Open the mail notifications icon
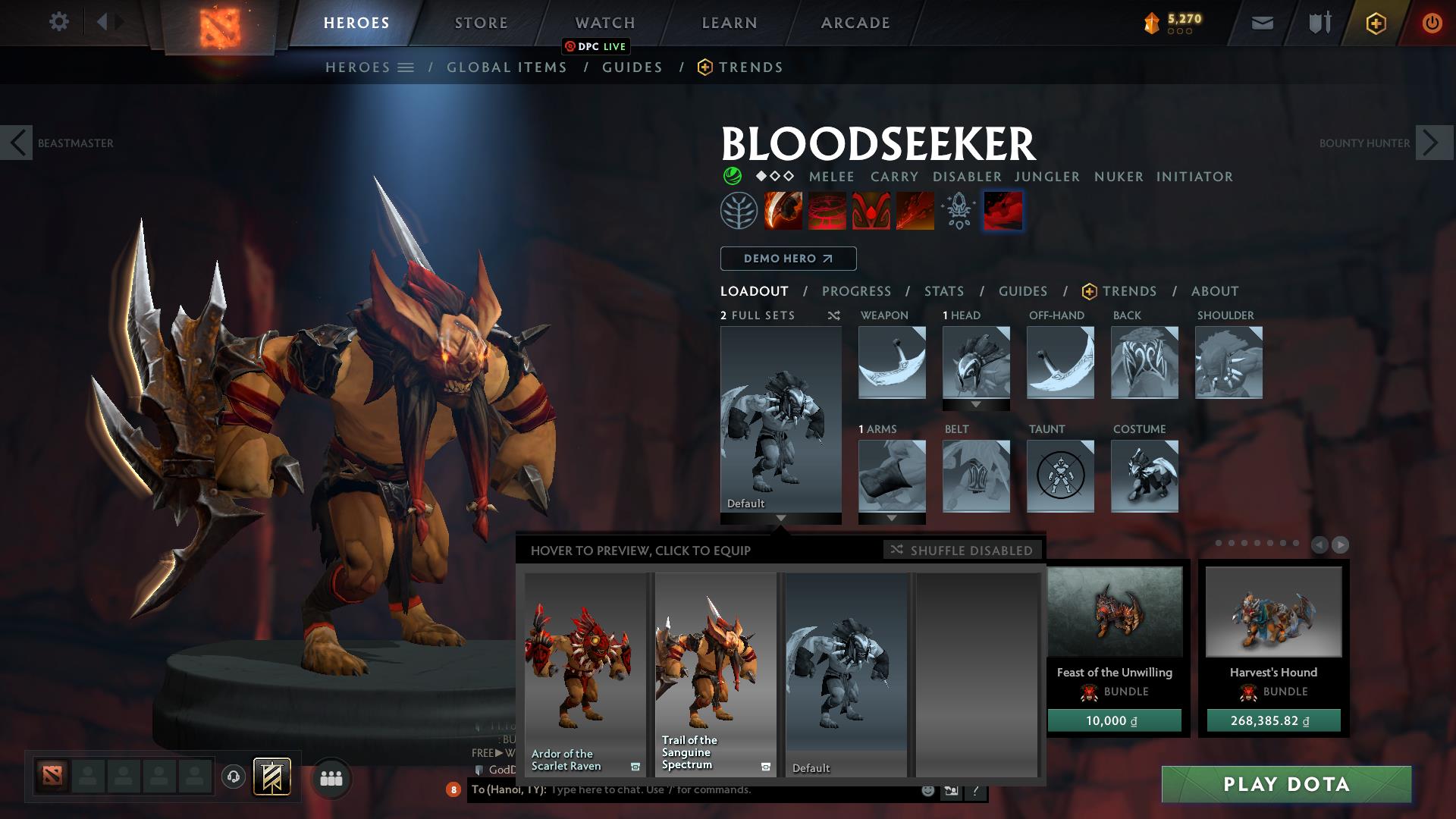 click(x=1261, y=23)
